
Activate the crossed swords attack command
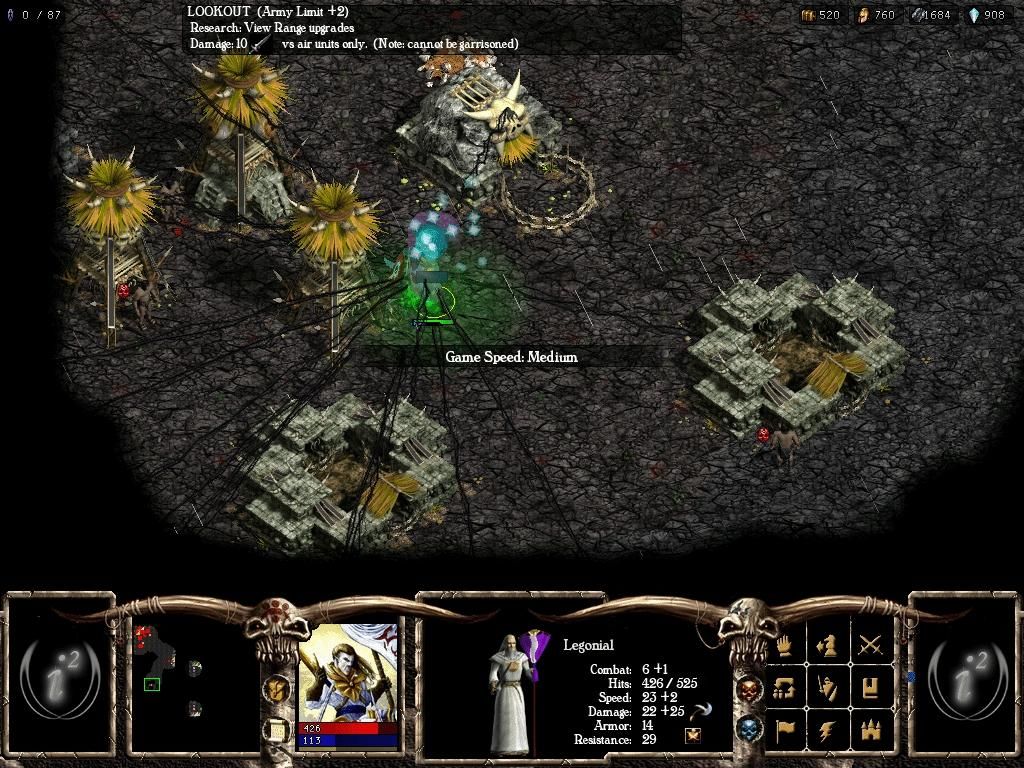[870, 645]
